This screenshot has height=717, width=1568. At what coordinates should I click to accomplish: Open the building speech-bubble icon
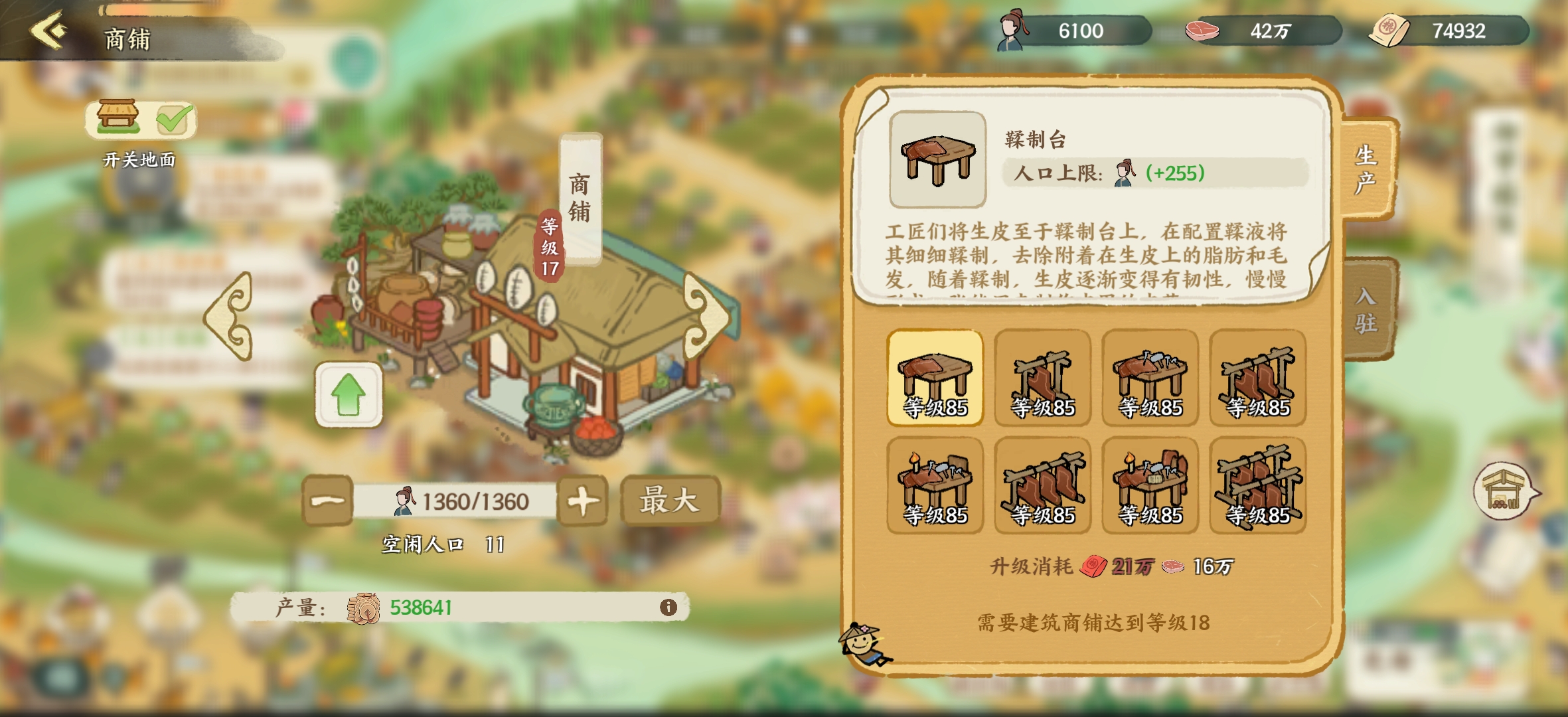pos(1504,491)
